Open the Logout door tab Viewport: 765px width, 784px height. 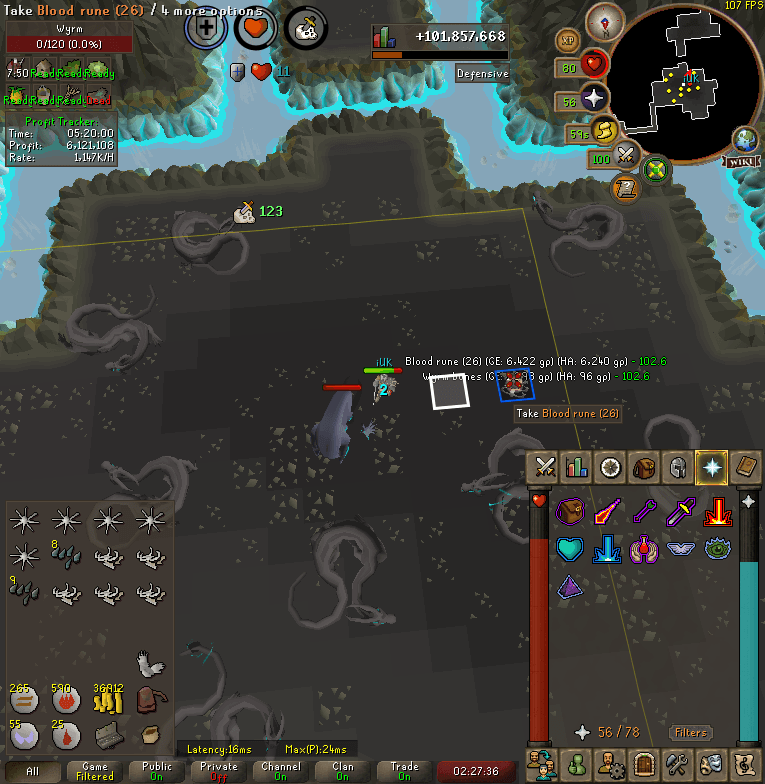pyautogui.click(x=643, y=766)
